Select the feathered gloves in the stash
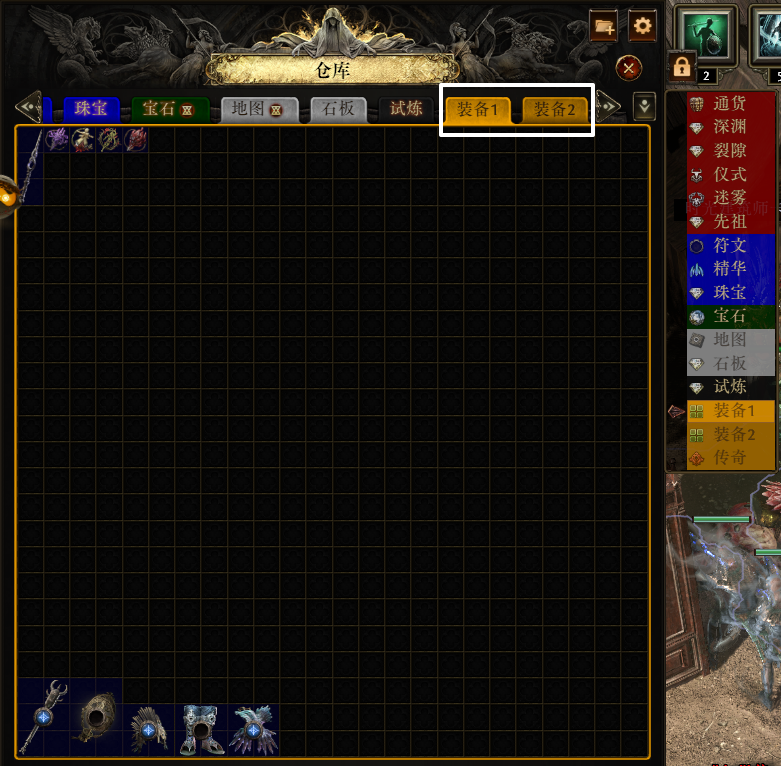The height and width of the screenshot is (766, 781). 254,729
